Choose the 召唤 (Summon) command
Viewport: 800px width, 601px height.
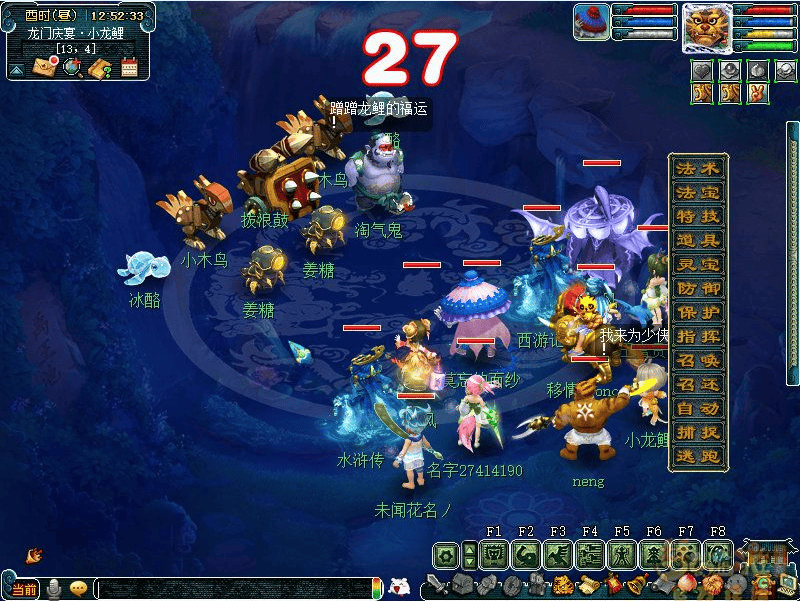[697, 360]
